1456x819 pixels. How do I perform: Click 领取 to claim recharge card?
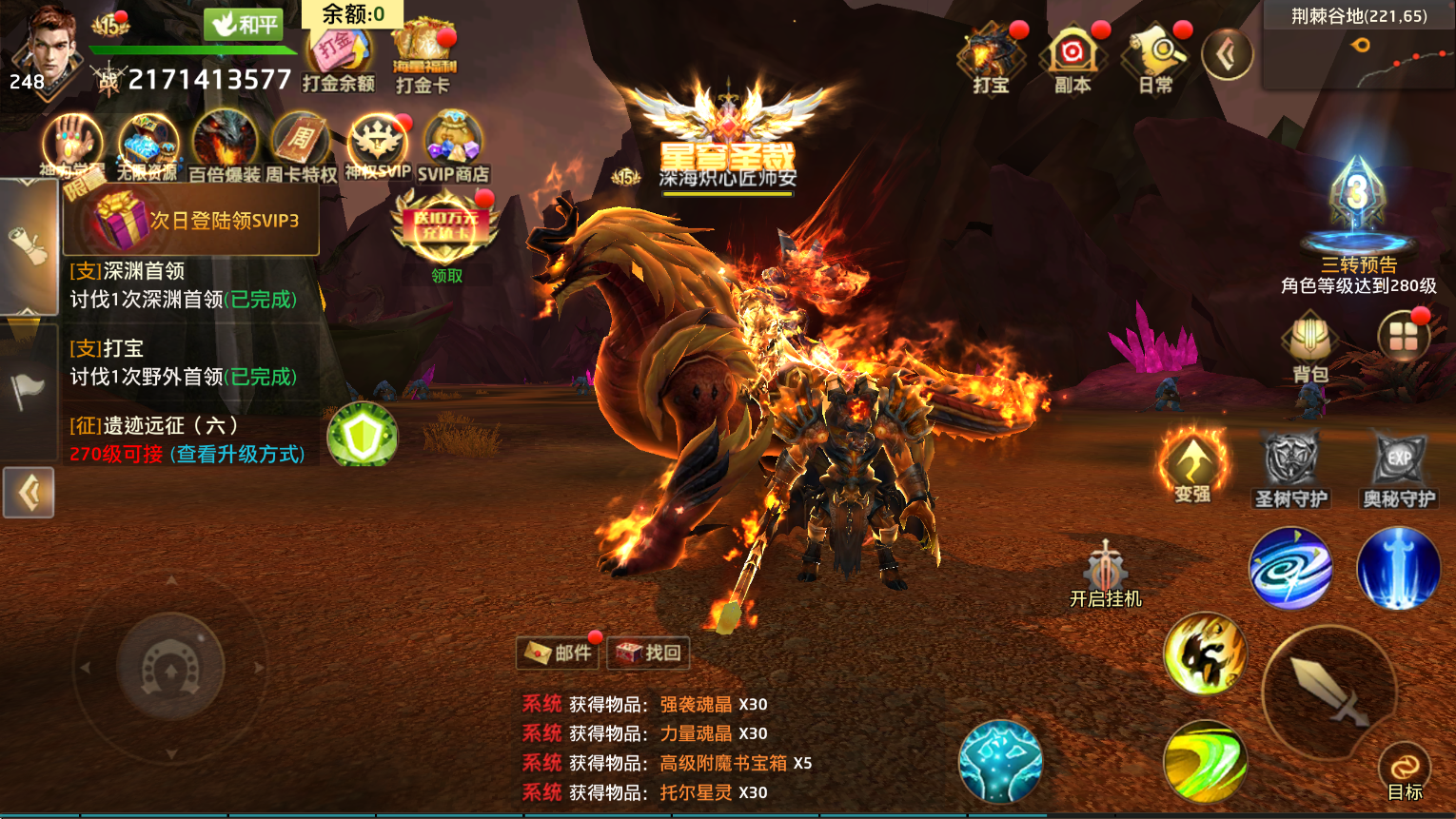click(x=446, y=276)
